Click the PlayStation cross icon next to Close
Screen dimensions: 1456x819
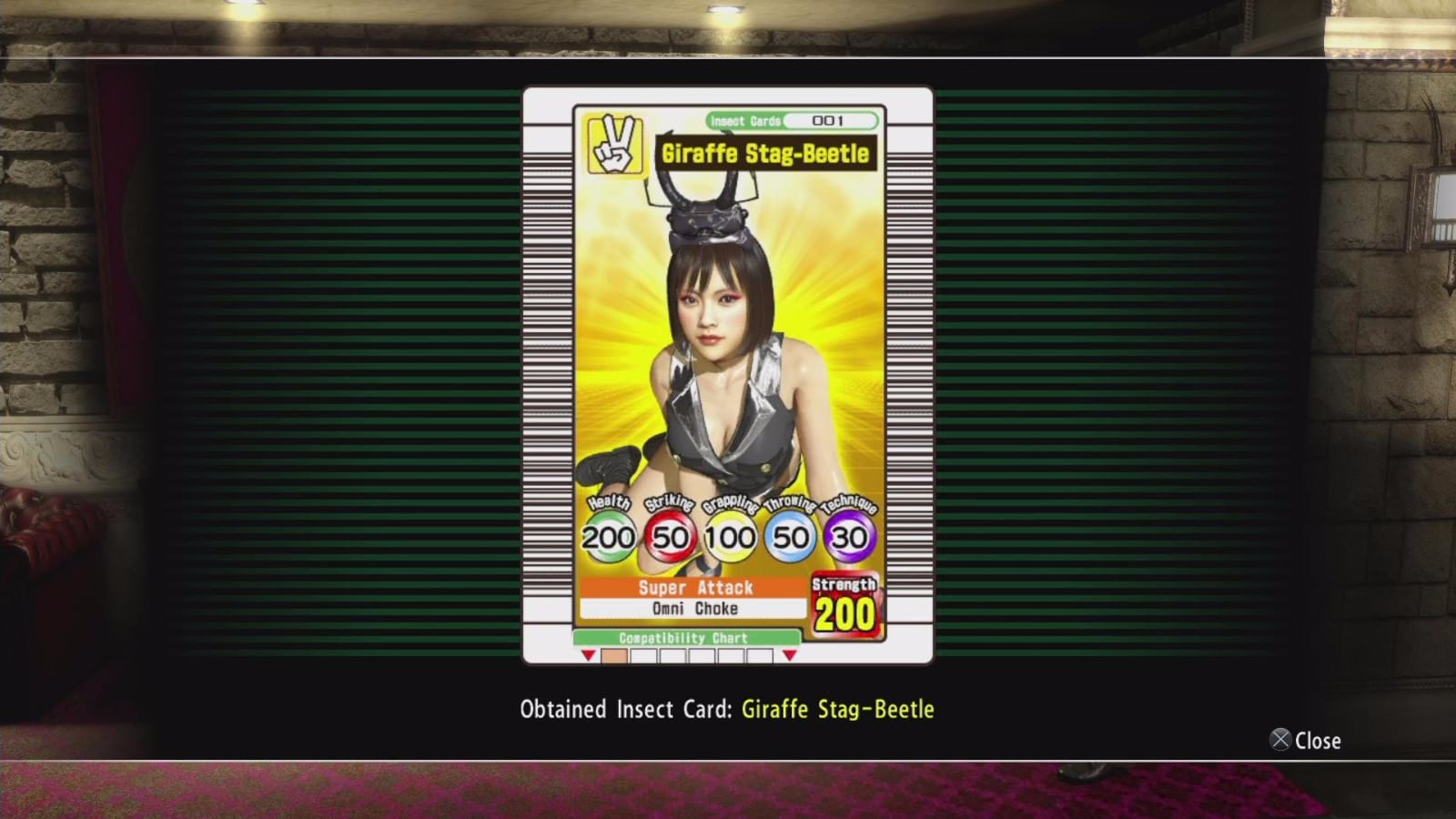(x=1281, y=741)
